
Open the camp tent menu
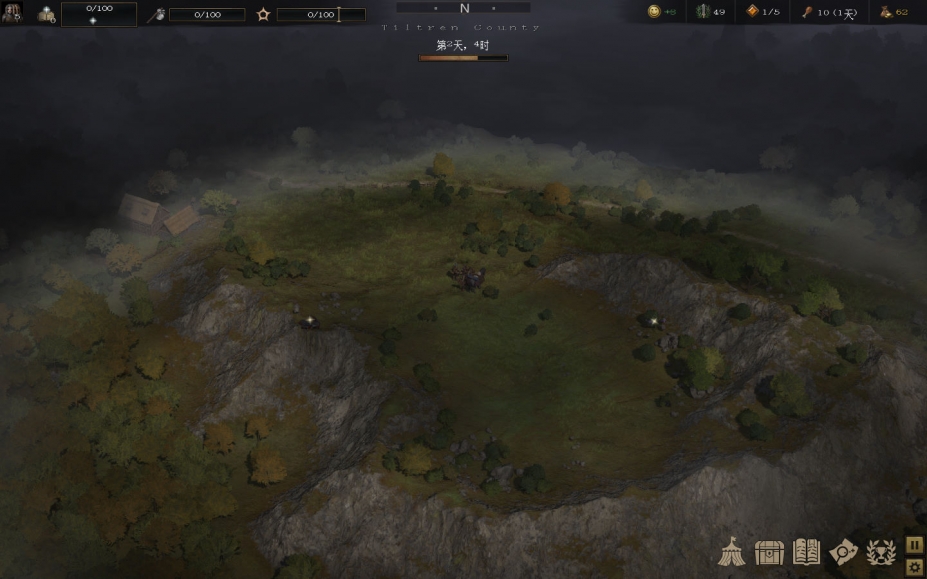point(732,551)
